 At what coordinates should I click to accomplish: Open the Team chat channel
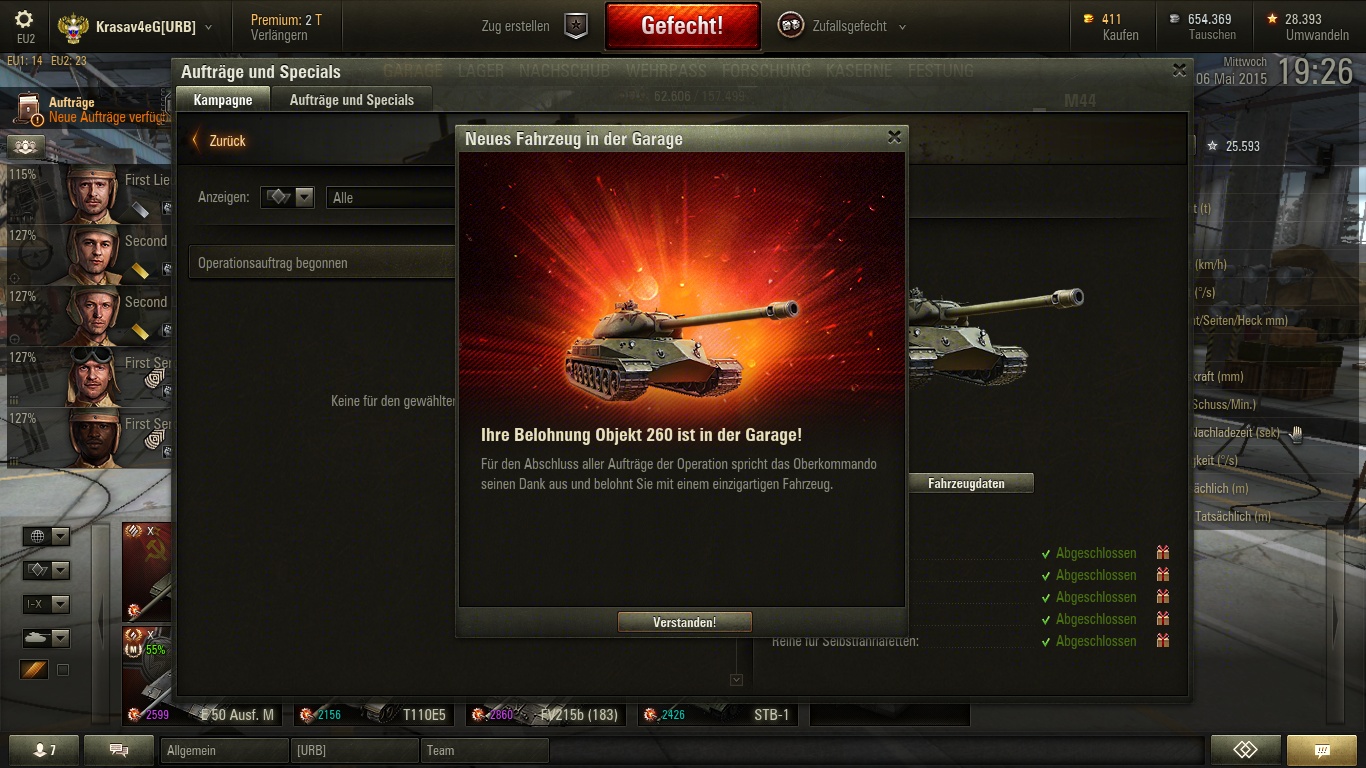484,750
